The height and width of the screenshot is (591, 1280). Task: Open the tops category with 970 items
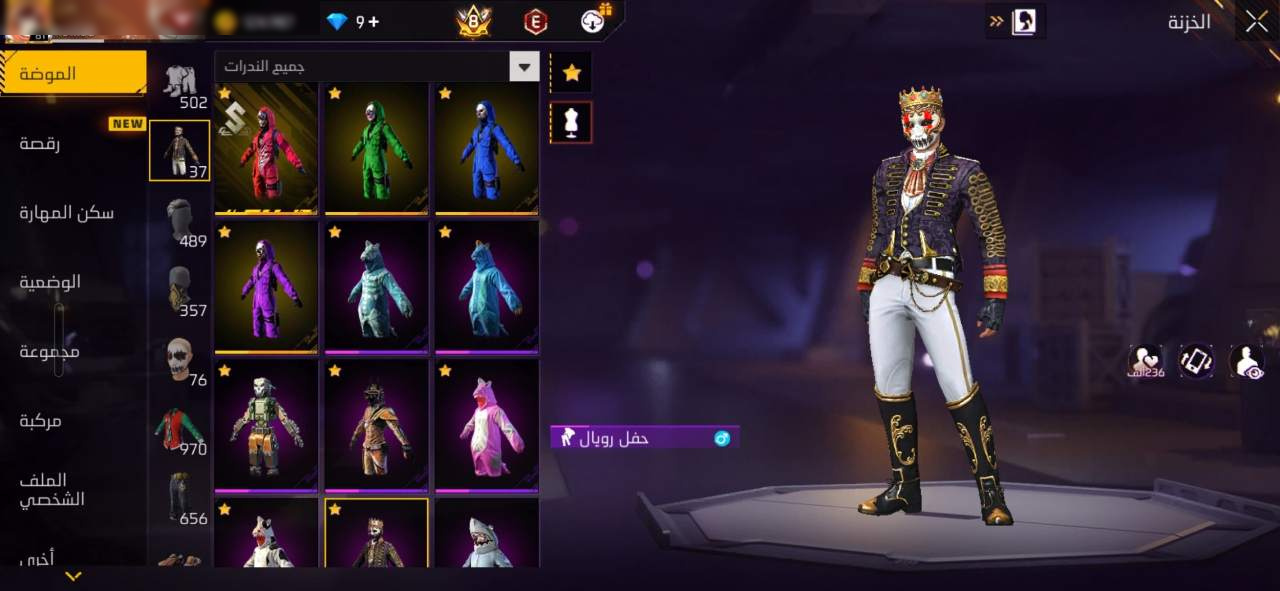tap(180, 428)
